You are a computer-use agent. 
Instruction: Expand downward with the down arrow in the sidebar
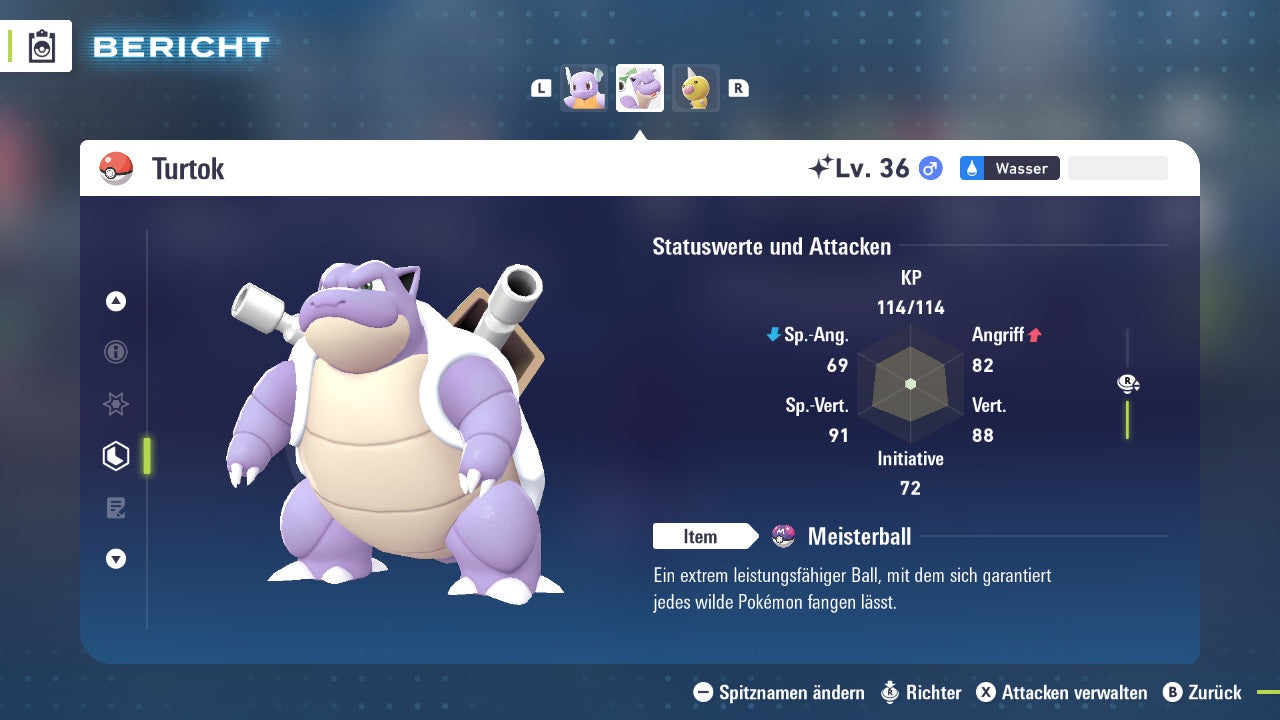[115, 559]
